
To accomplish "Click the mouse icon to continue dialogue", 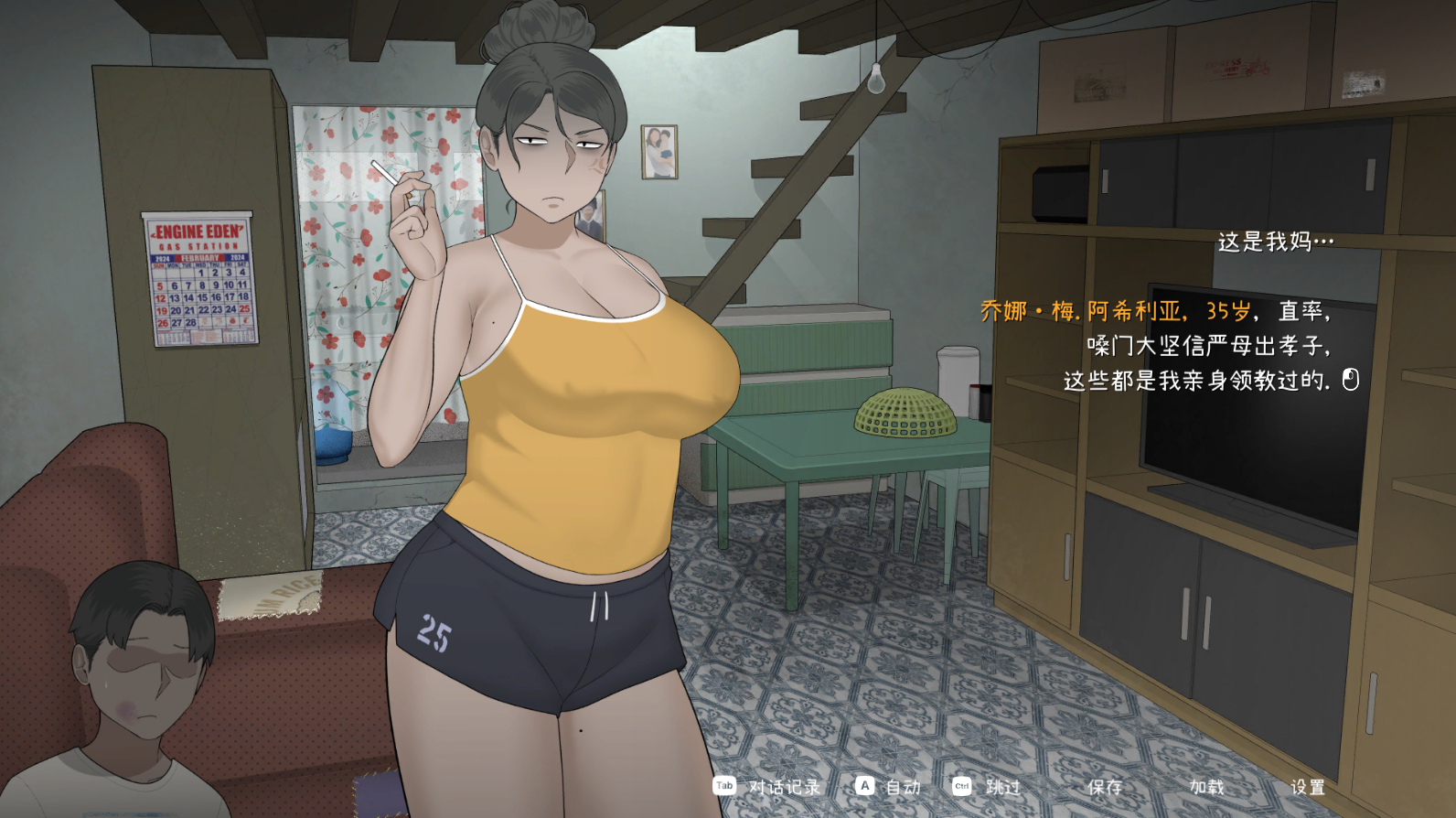I will (x=1351, y=379).
